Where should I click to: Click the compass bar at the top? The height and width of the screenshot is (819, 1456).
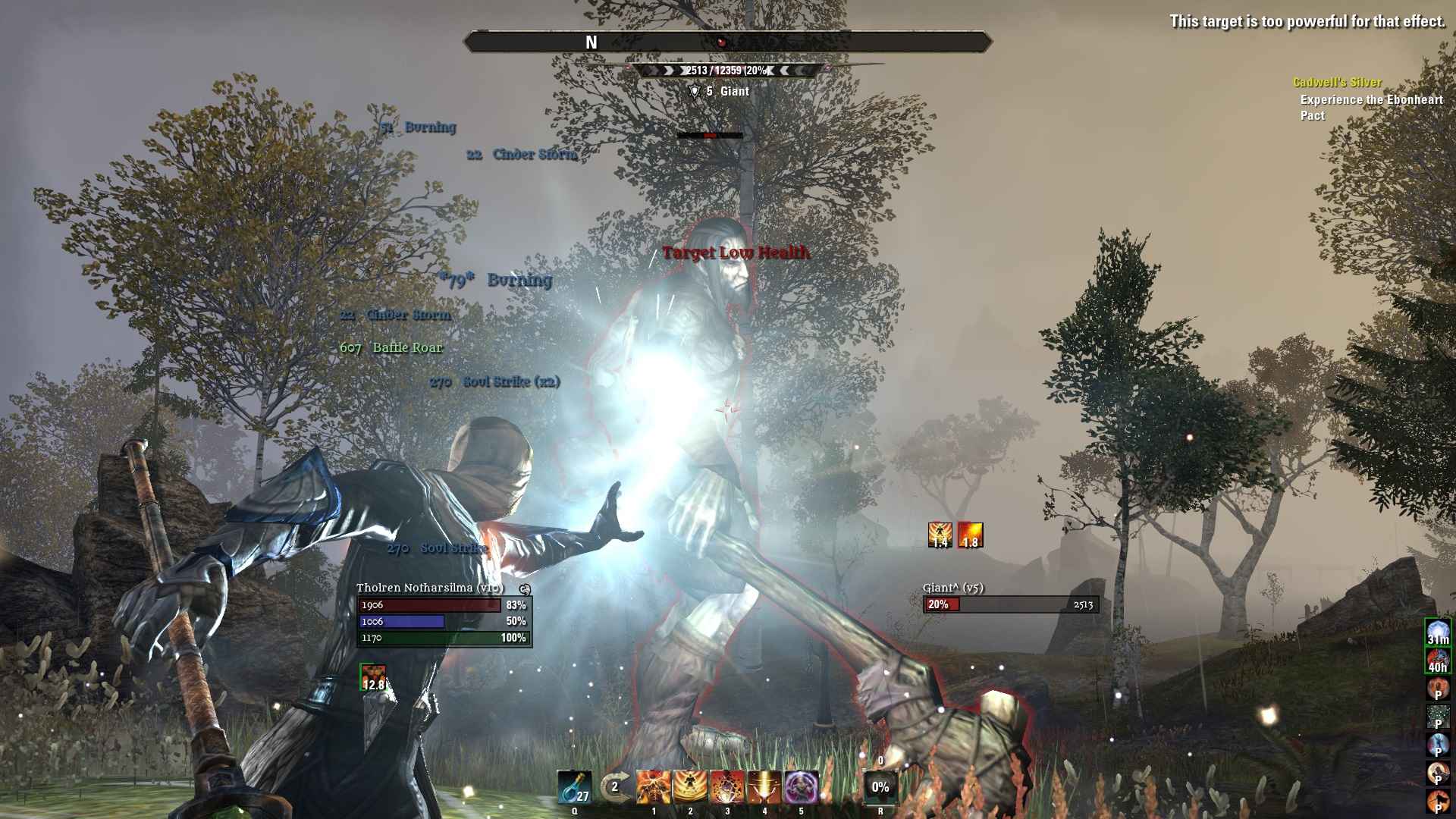pyautogui.click(x=727, y=42)
